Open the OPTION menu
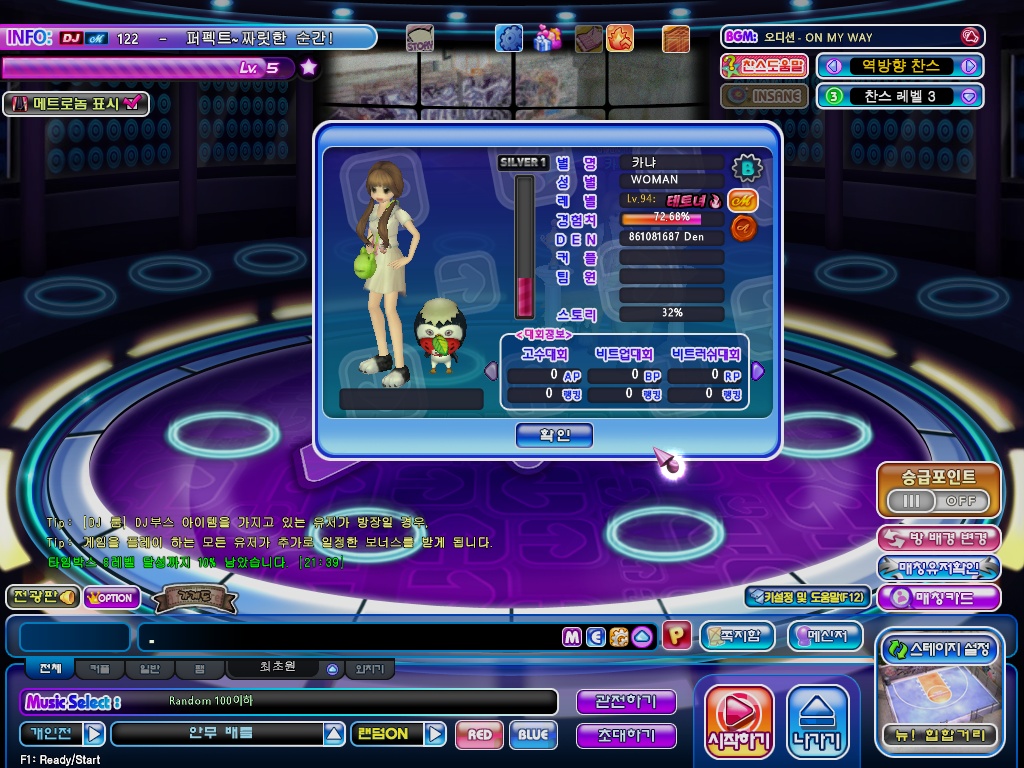This screenshot has width=1024, height=768. tap(112, 598)
